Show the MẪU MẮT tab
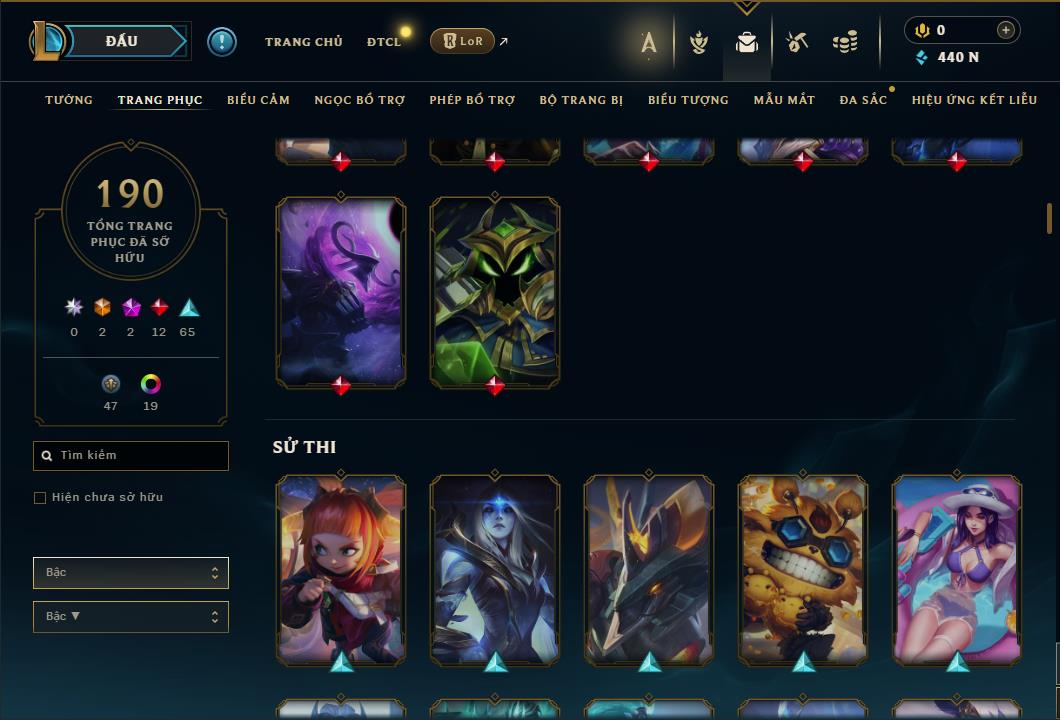Screen dimensions: 1060x720 coord(784,100)
